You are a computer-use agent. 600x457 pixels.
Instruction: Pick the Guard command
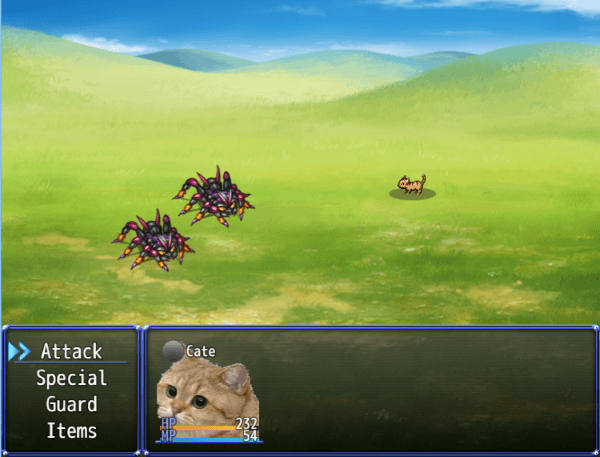point(71,405)
